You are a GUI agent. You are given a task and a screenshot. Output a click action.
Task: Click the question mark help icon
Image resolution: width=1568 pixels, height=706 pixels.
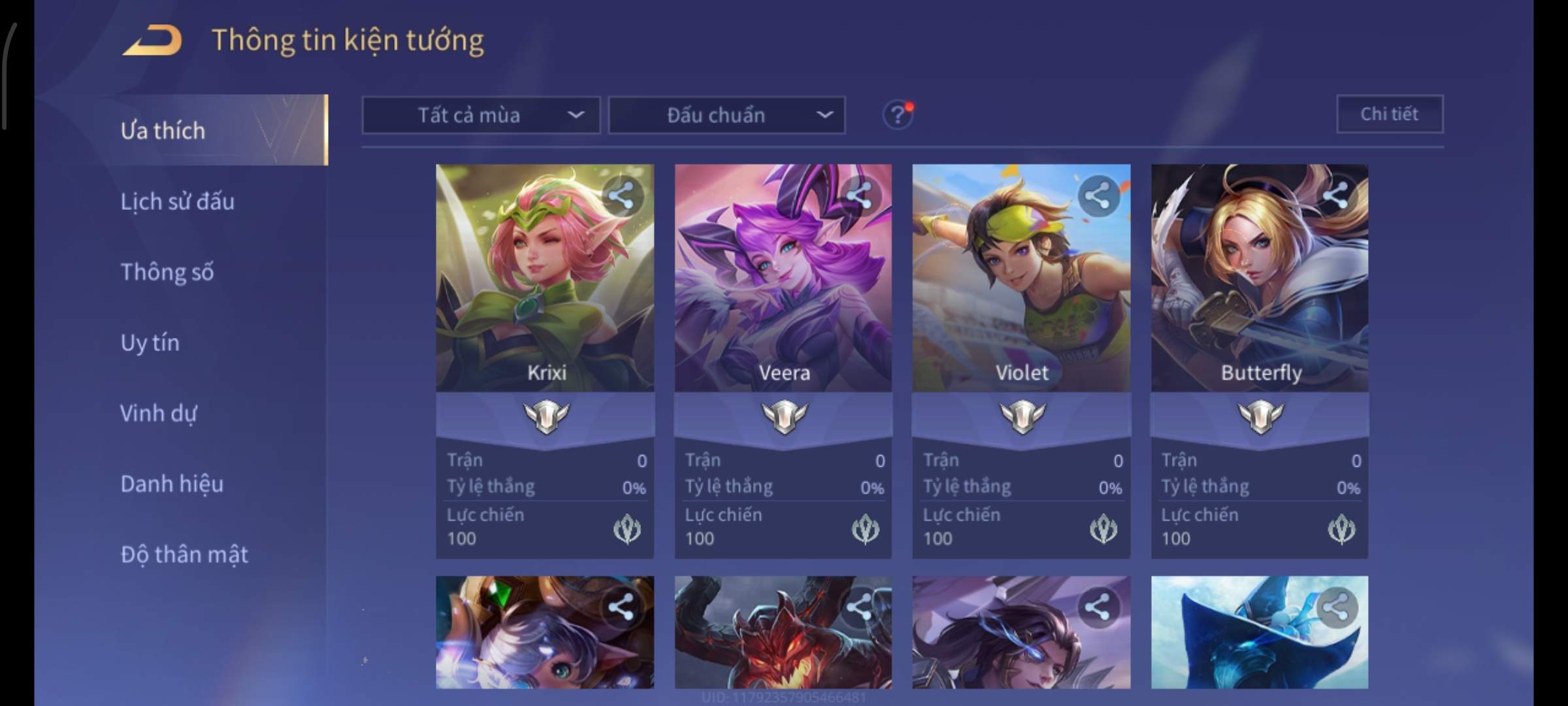coord(897,116)
